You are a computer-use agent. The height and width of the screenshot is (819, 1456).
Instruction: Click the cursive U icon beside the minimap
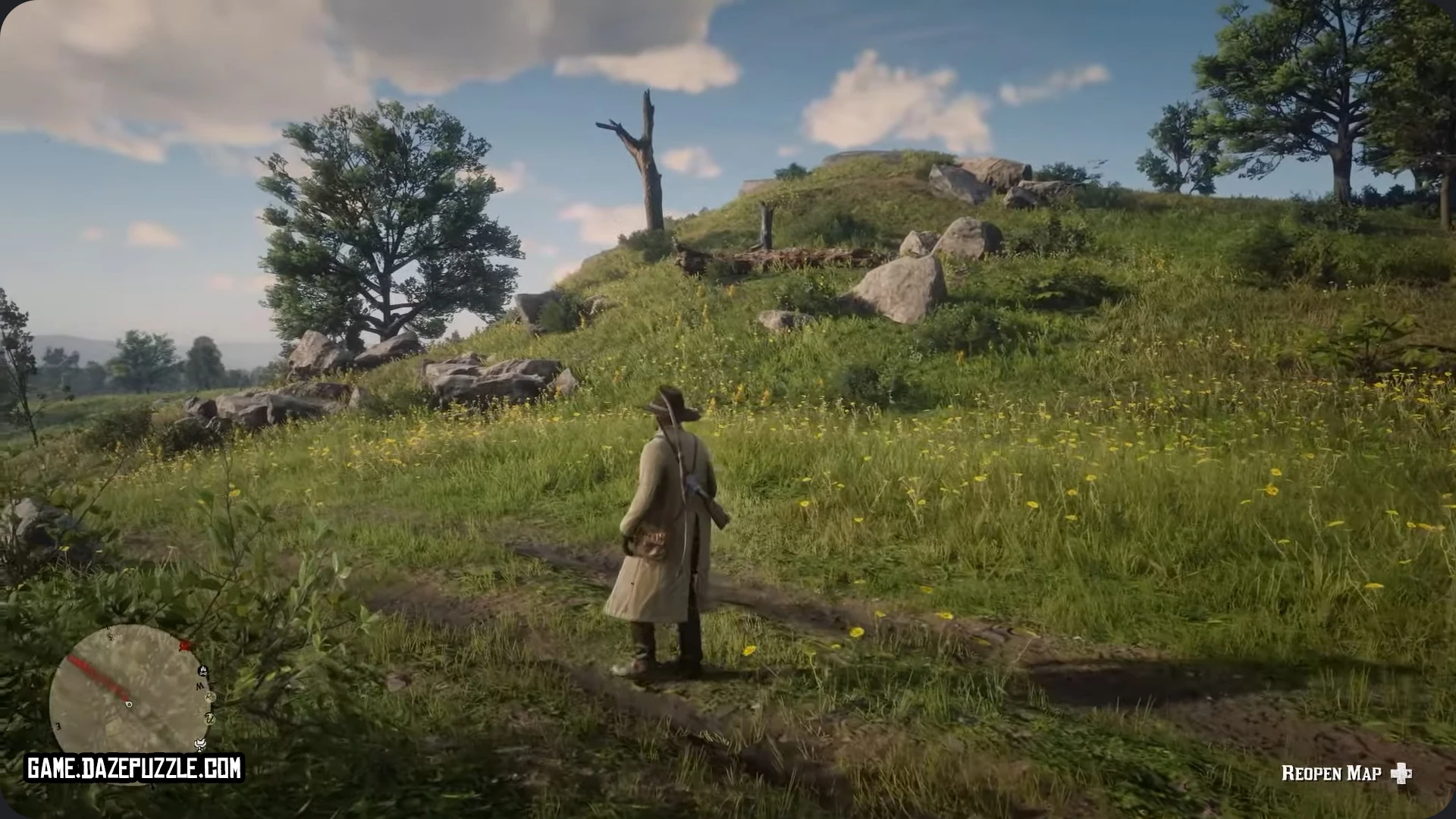point(211,719)
